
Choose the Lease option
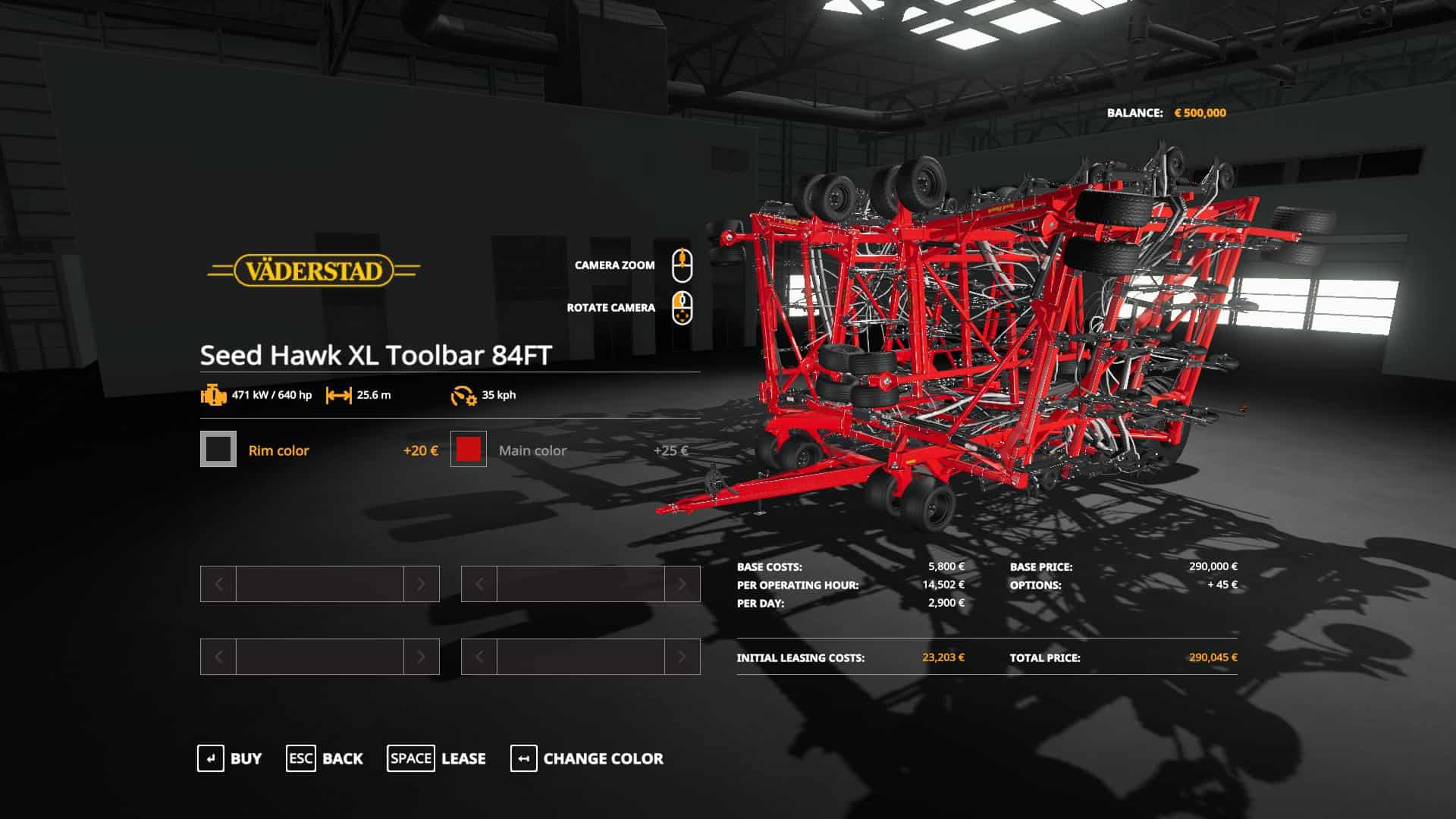[x=437, y=758]
